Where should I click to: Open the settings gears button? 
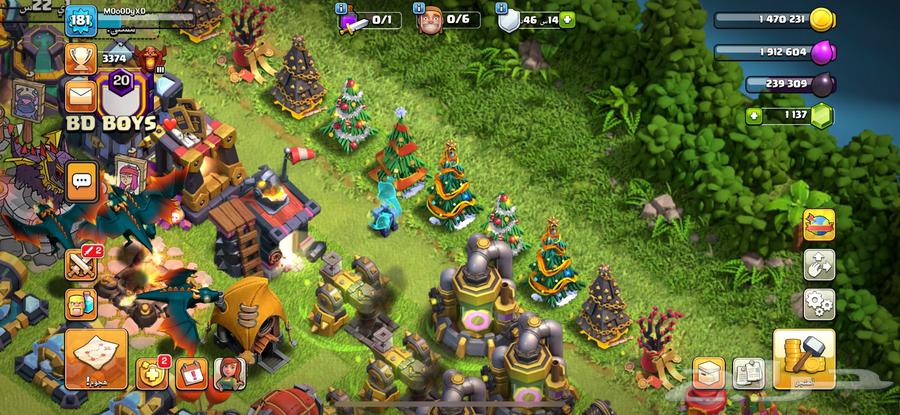coord(819,301)
